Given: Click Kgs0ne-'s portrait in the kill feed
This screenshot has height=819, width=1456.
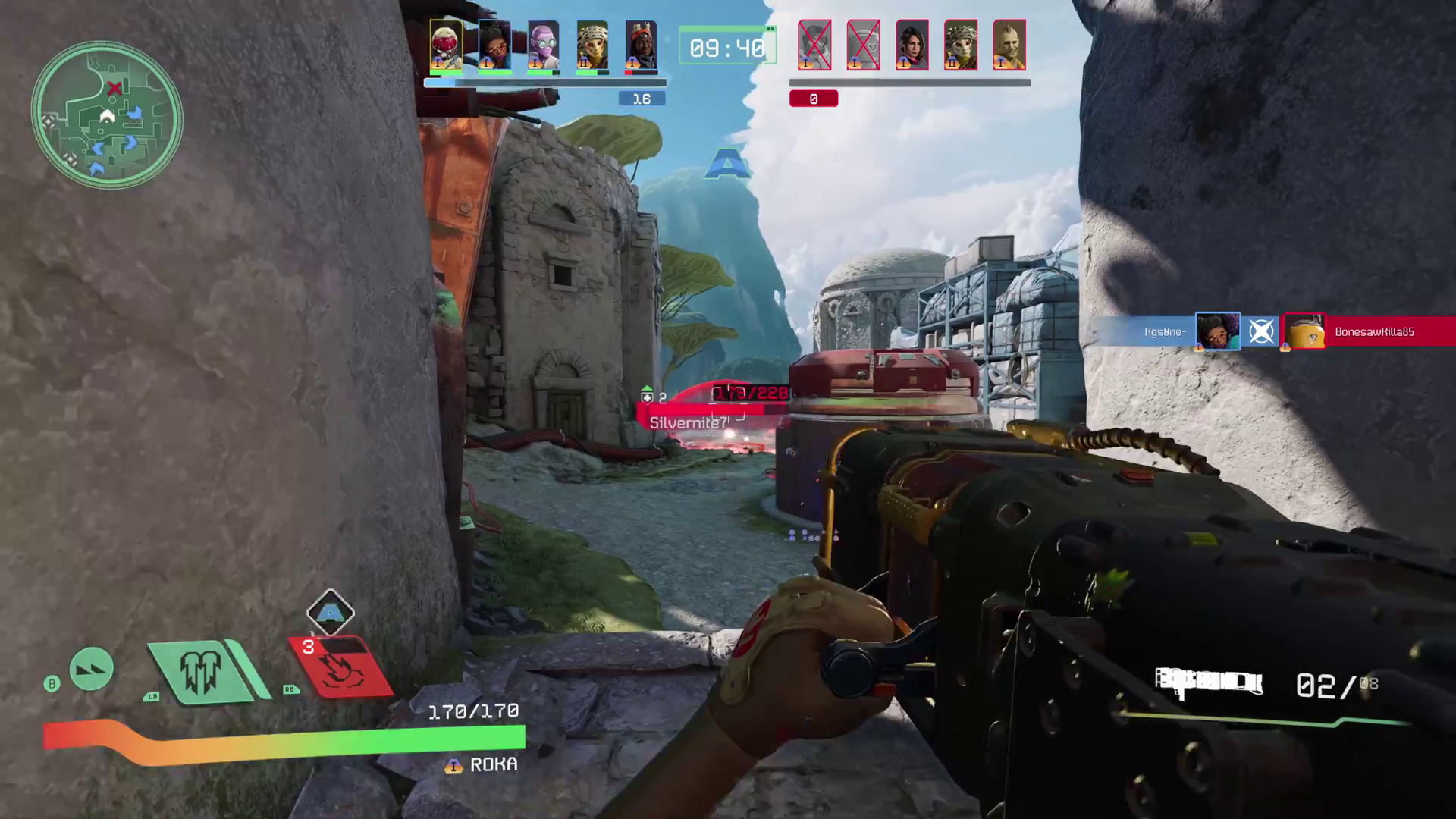Looking at the screenshot, I should tap(1217, 331).
